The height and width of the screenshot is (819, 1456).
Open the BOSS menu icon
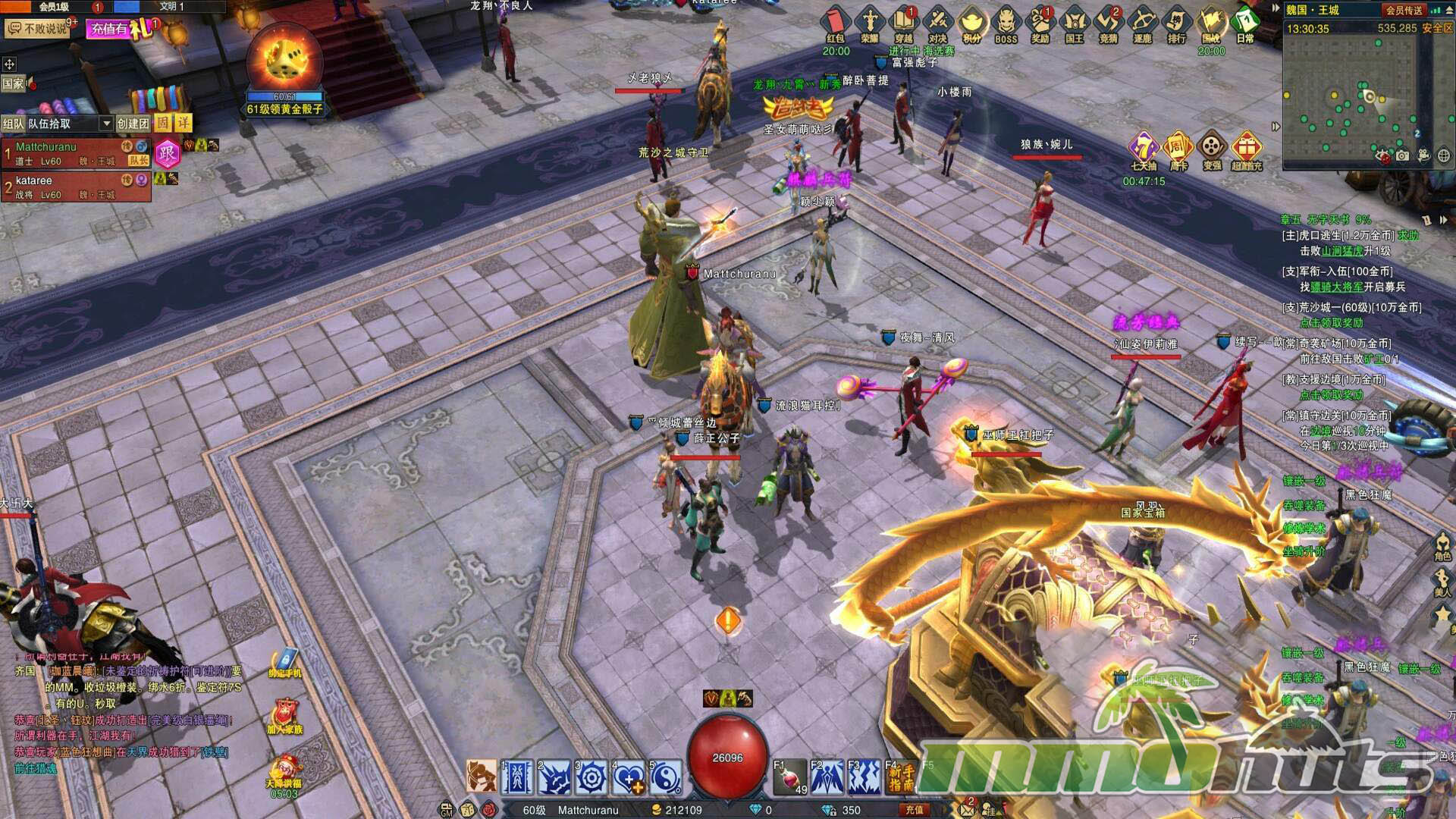coord(1006,24)
